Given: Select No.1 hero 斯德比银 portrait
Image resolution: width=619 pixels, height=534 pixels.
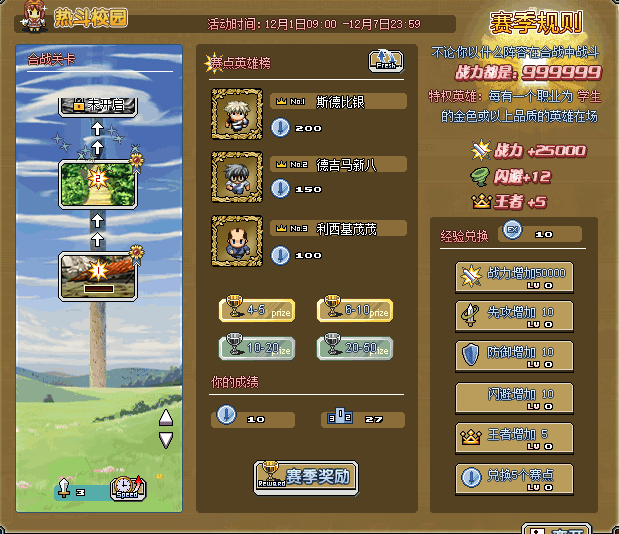Looking at the screenshot, I should tap(237, 113).
